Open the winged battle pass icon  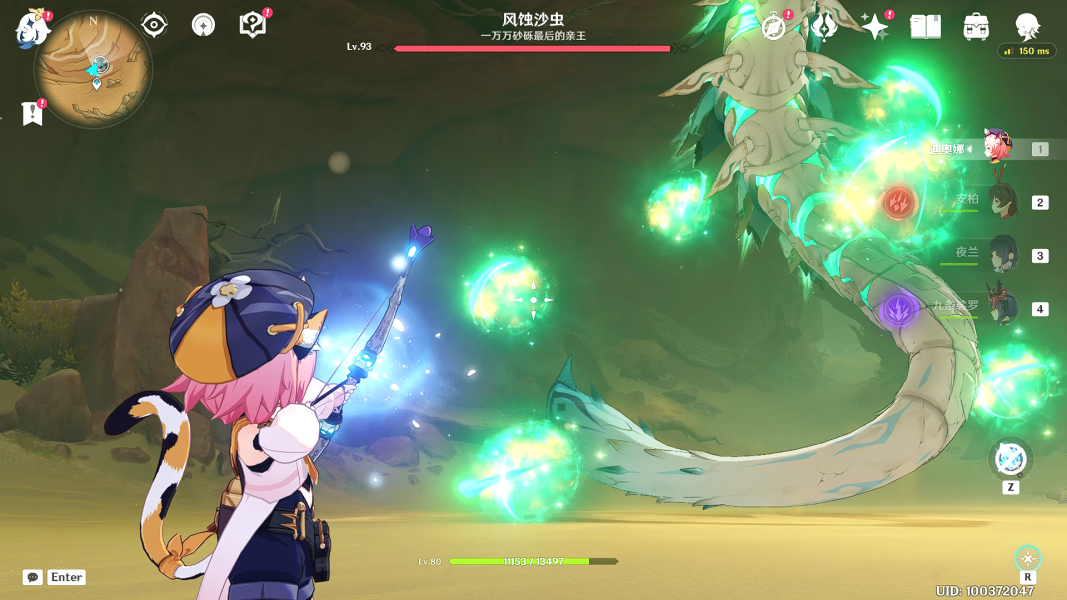click(824, 27)
